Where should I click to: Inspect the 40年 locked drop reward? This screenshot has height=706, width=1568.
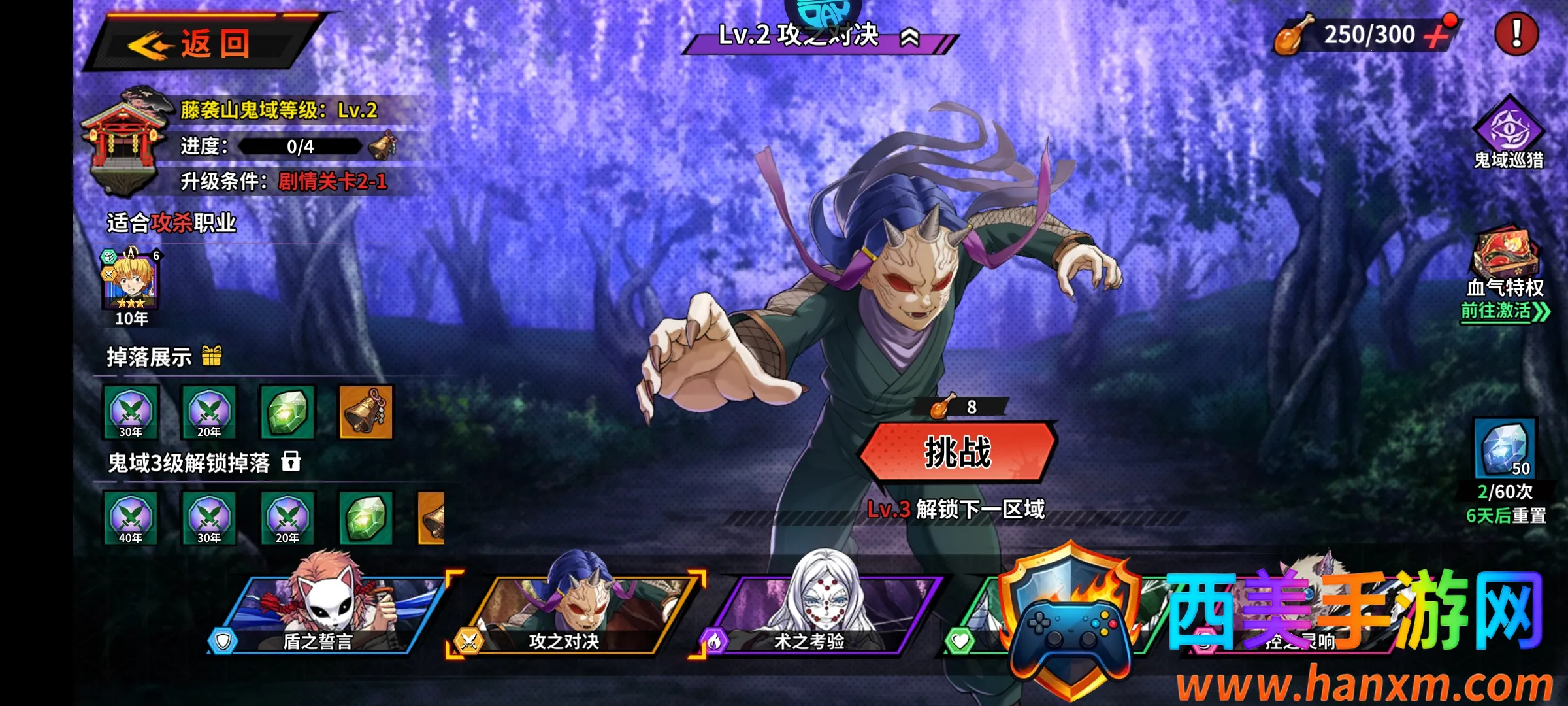131,518
